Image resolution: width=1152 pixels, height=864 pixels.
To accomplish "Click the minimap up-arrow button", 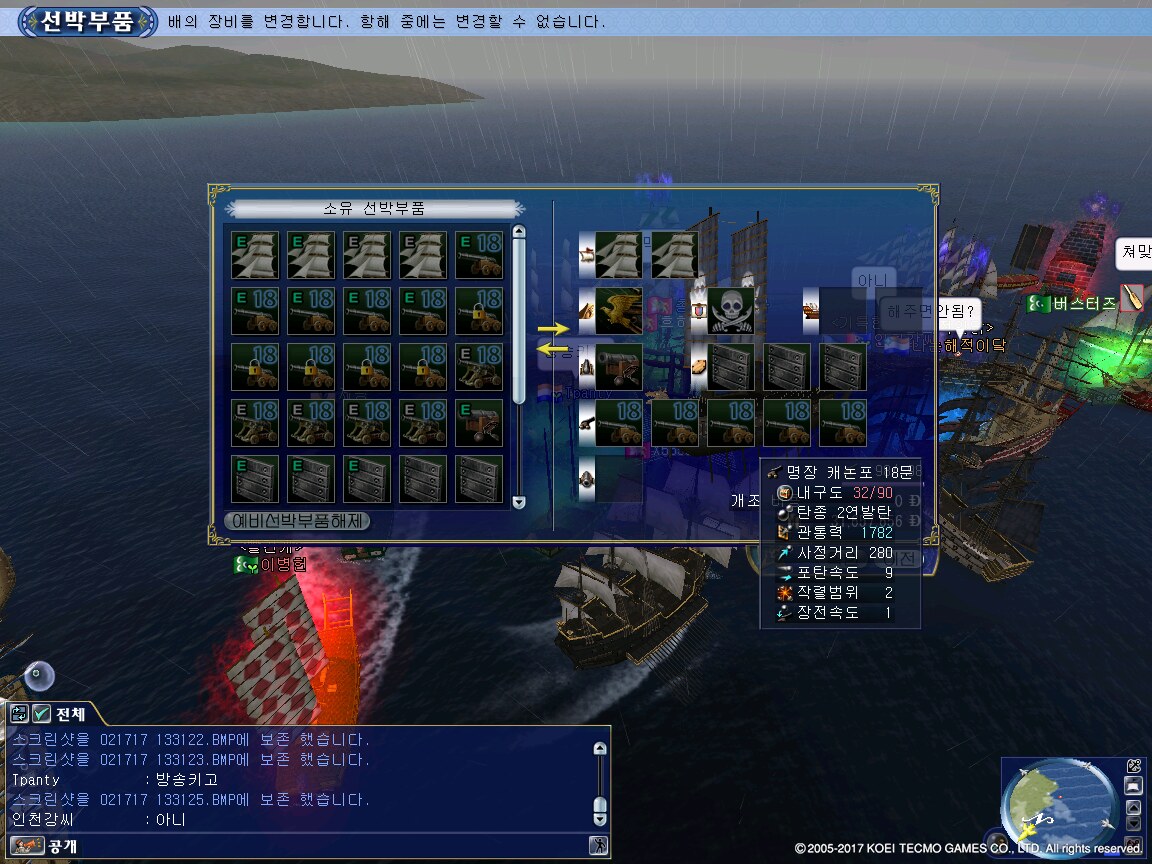I will [1134, 806].
